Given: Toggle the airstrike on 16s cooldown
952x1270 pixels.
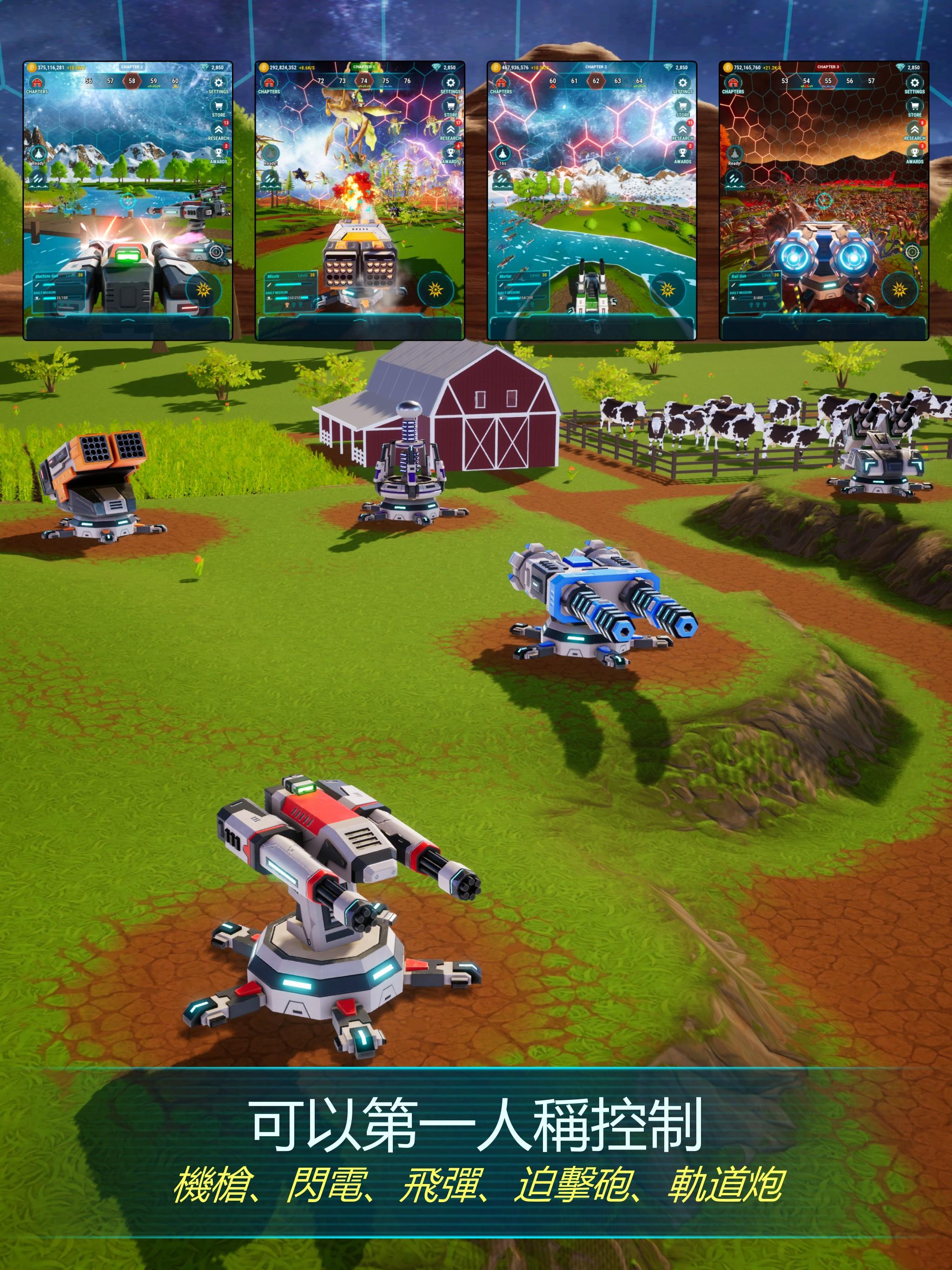Looking at the screenshot, I should pos(502,154).
